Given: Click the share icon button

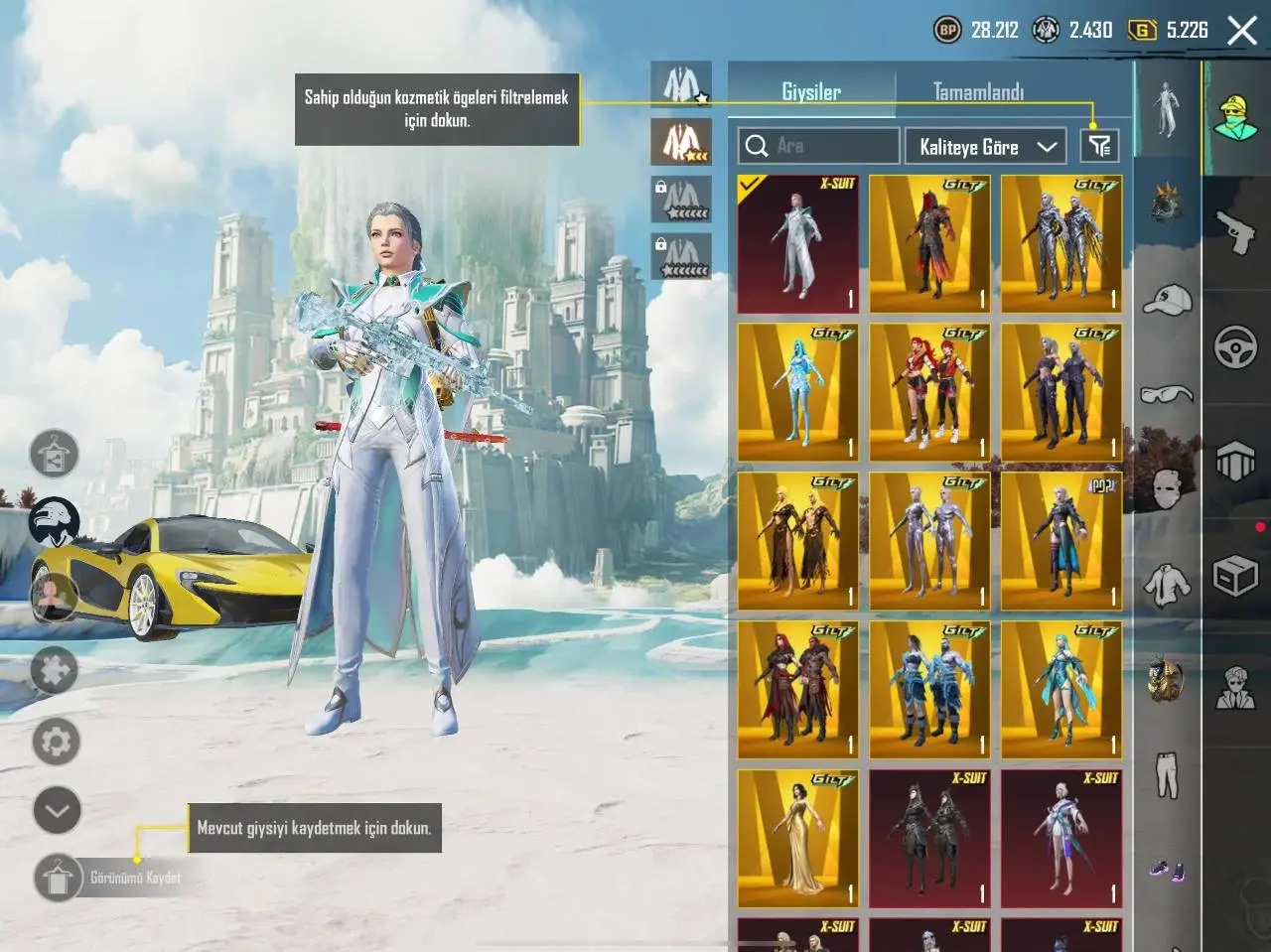Looking at the screenshot, I should tap(55, 456).
